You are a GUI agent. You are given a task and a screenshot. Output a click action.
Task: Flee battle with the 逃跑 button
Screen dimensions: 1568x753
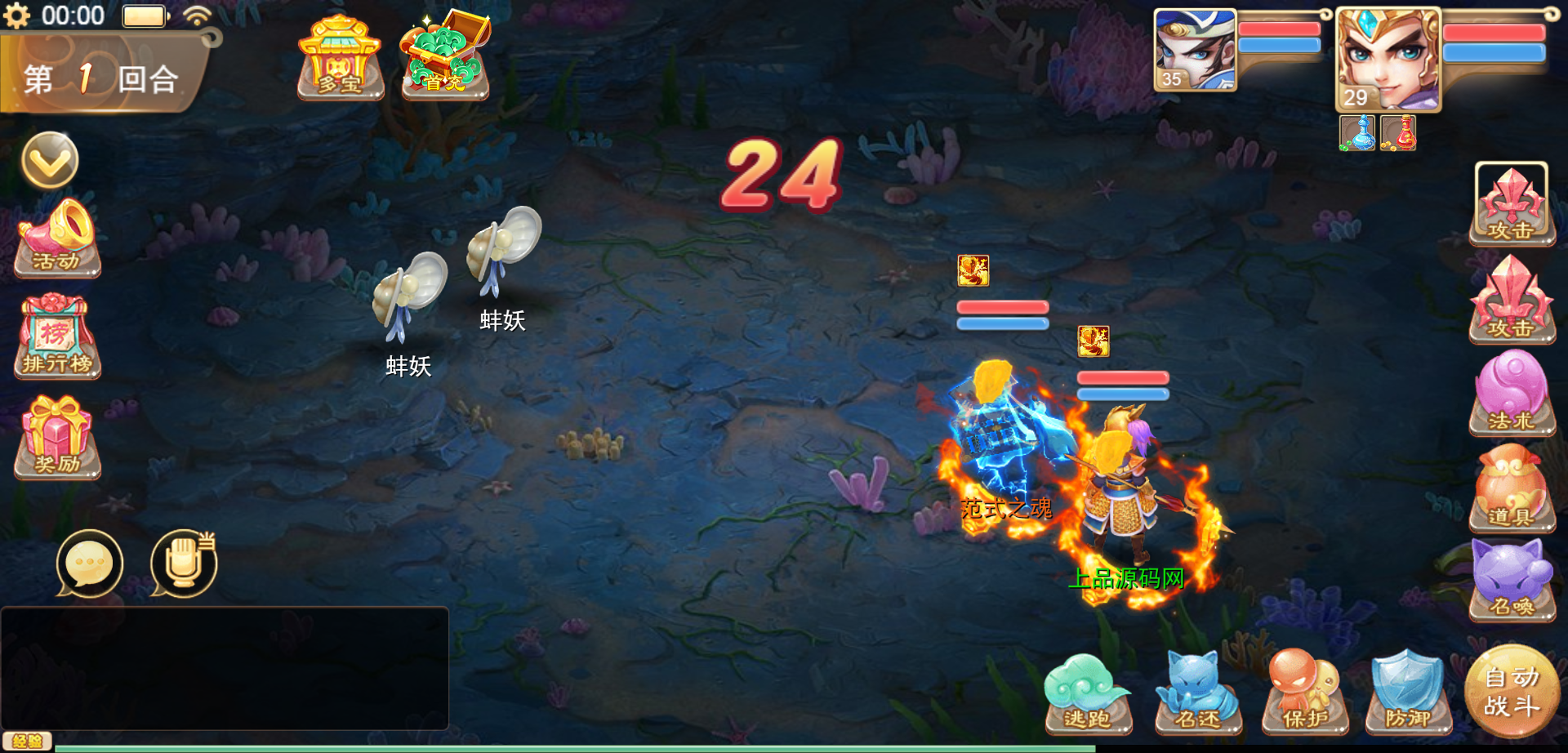[1088, 694]
